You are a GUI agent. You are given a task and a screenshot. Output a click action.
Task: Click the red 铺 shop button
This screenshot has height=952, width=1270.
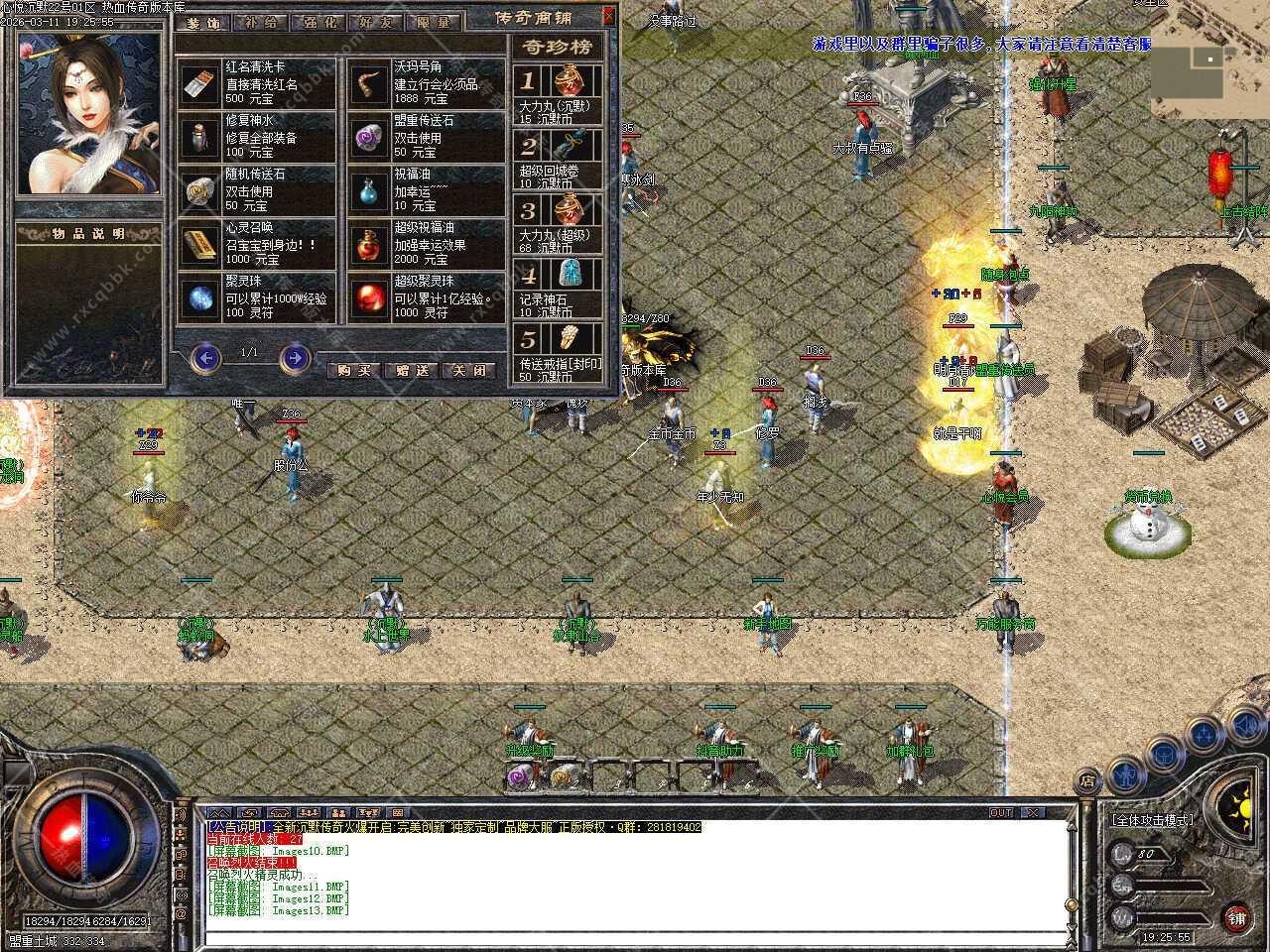click(x=1235, y=916)
